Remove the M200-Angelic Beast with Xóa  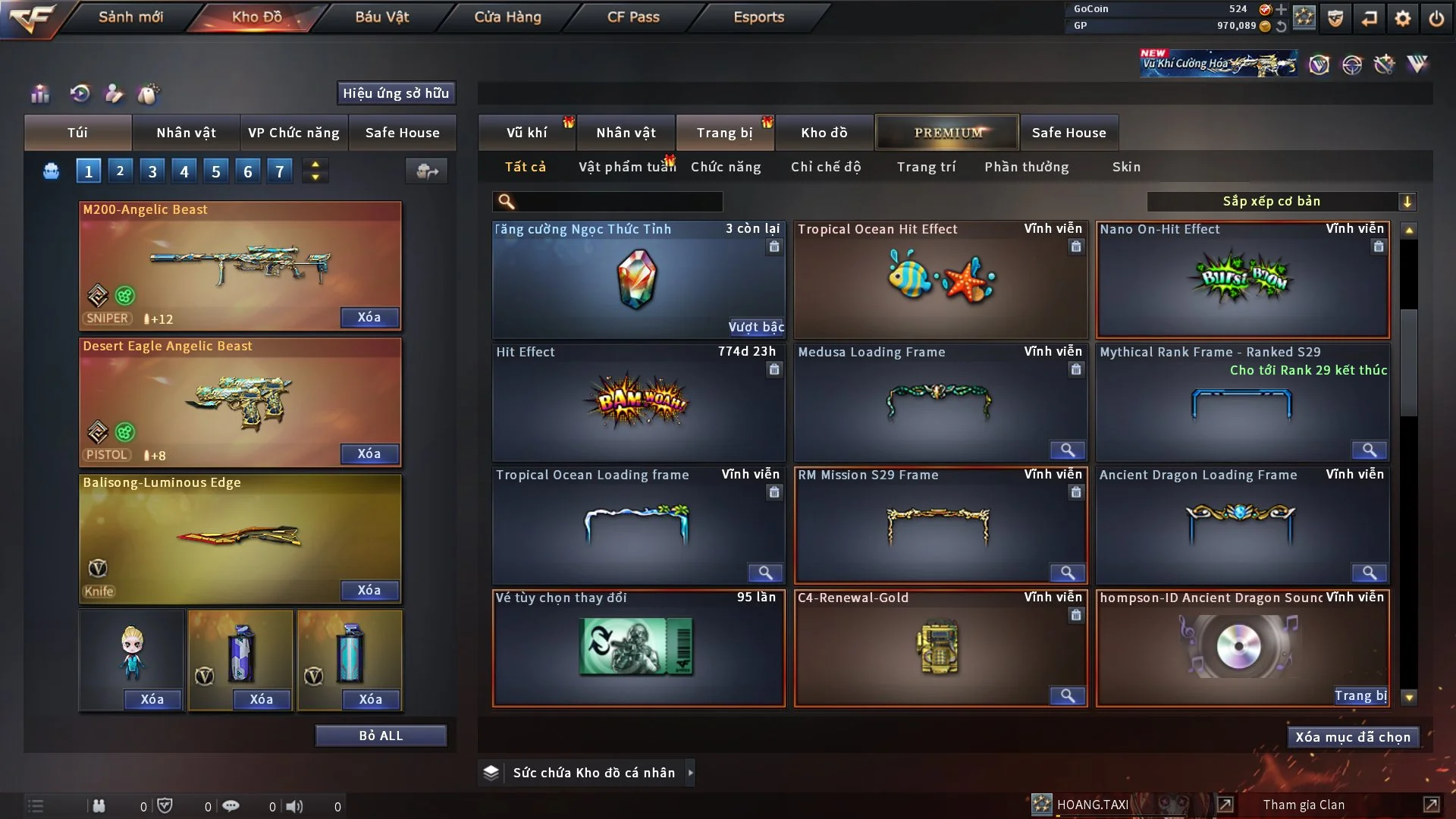coord(369,317)
